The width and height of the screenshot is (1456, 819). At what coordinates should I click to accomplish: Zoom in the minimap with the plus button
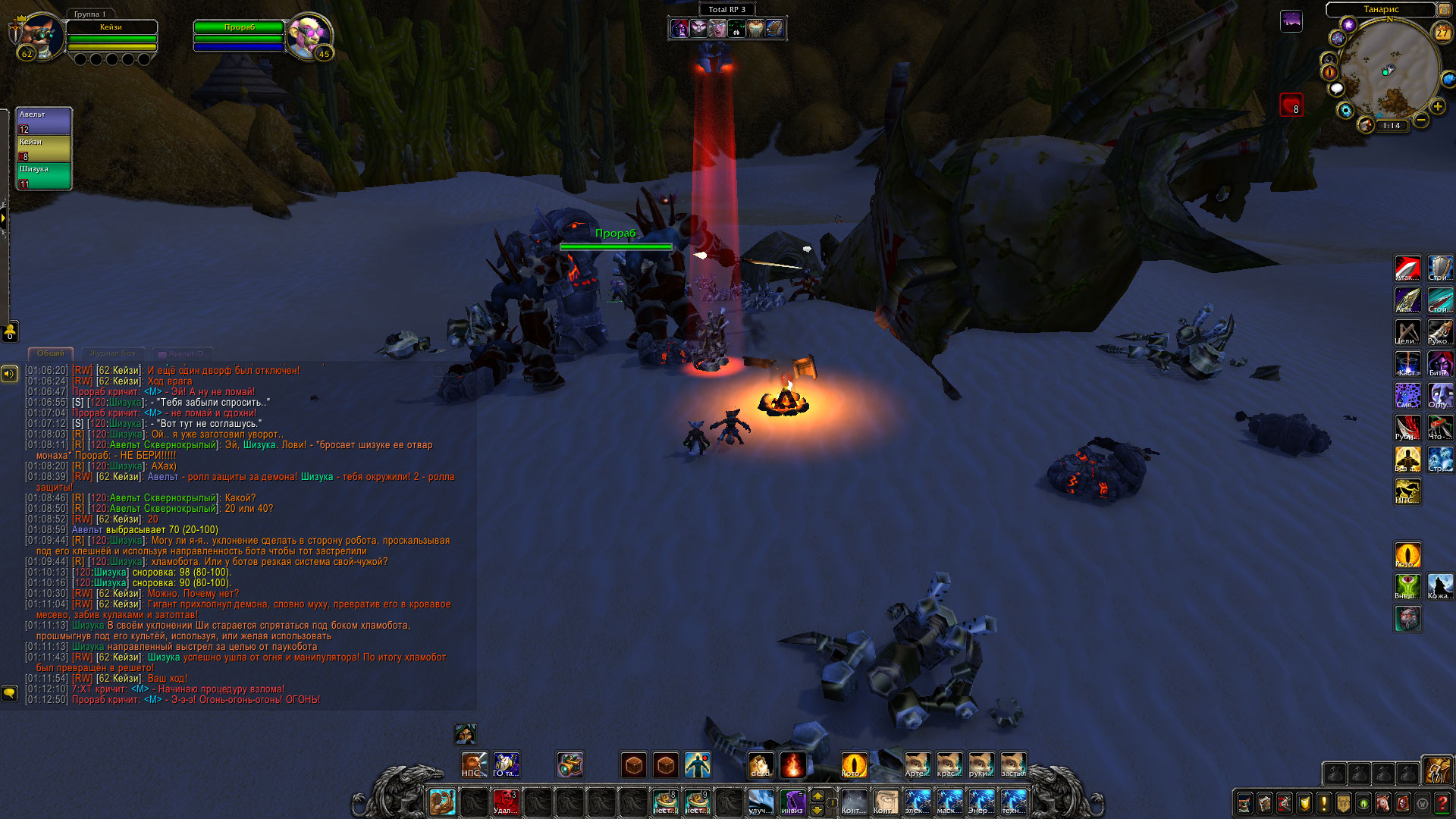pyautogui.click(x=1438, y=107)
